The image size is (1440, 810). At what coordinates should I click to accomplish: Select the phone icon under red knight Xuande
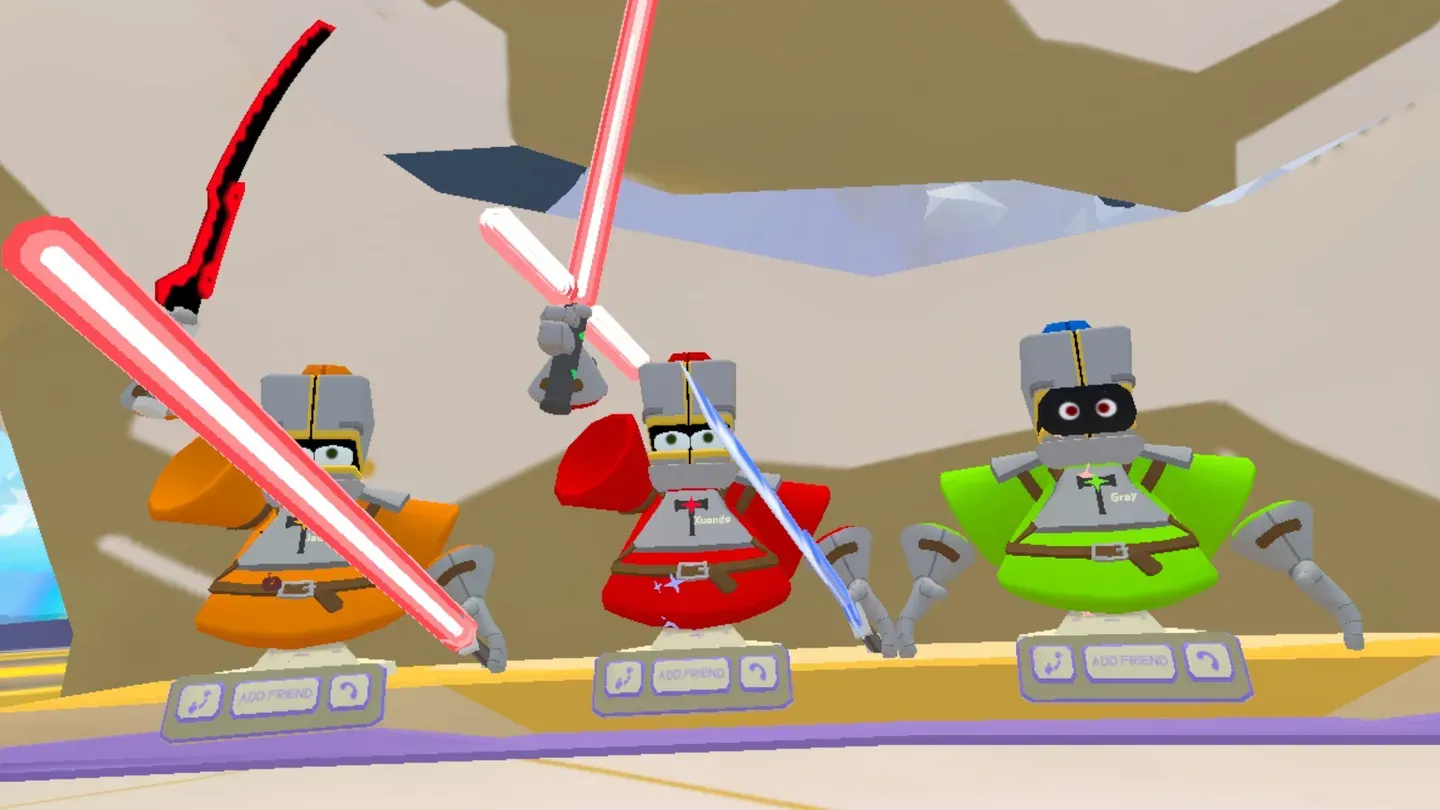tap(758, 673)
